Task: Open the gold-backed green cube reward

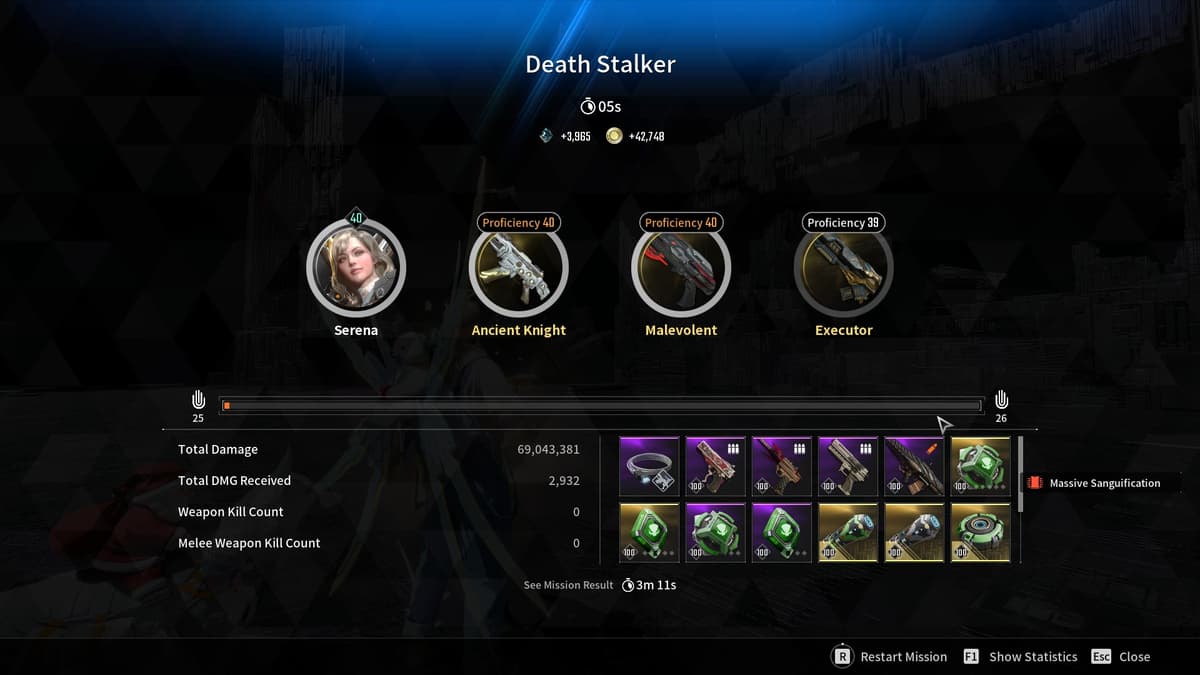Action: tap(980, 466)
